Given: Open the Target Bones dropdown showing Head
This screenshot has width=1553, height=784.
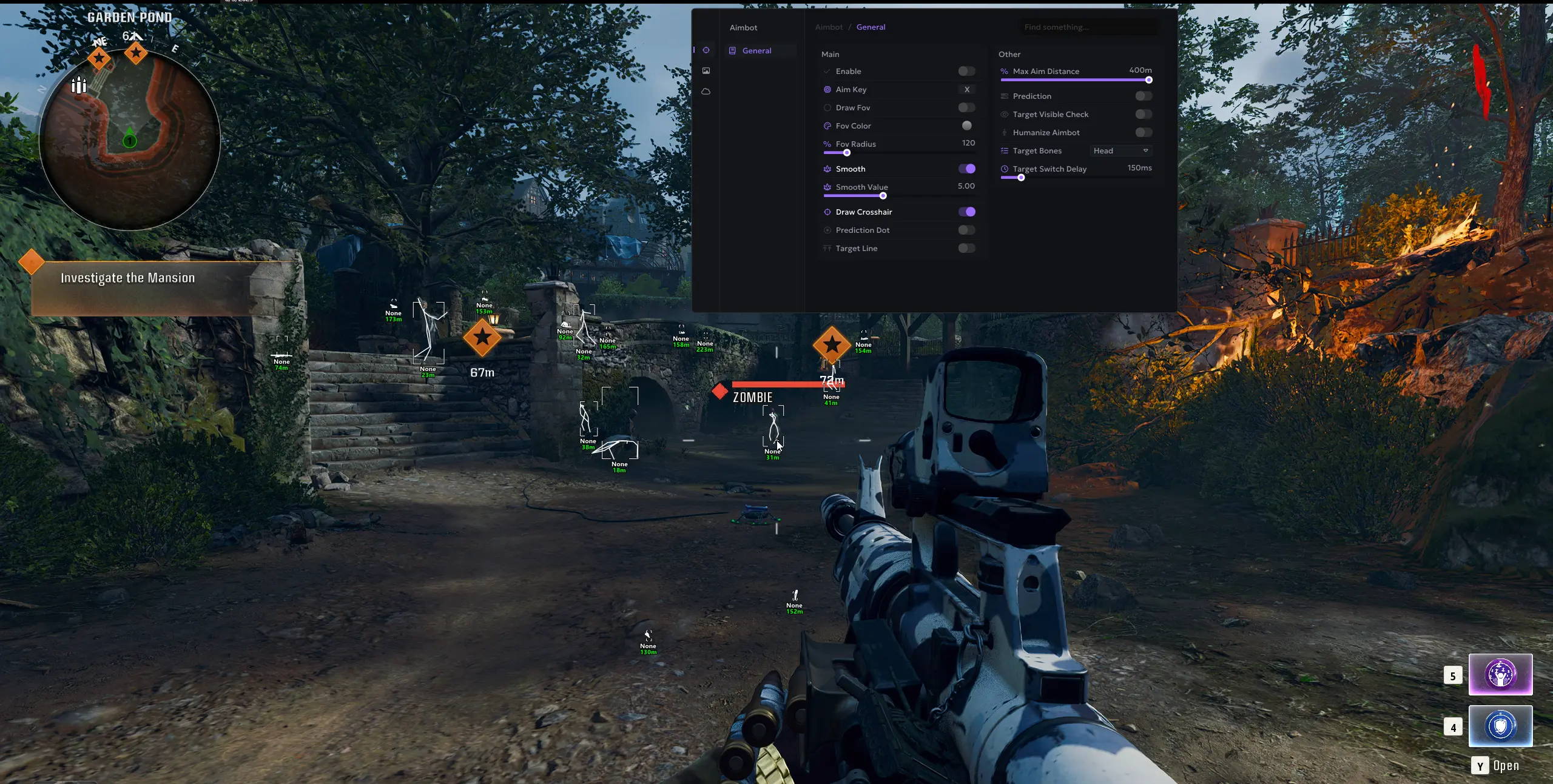Looking at the screenshot, I should click(1120, 151).
